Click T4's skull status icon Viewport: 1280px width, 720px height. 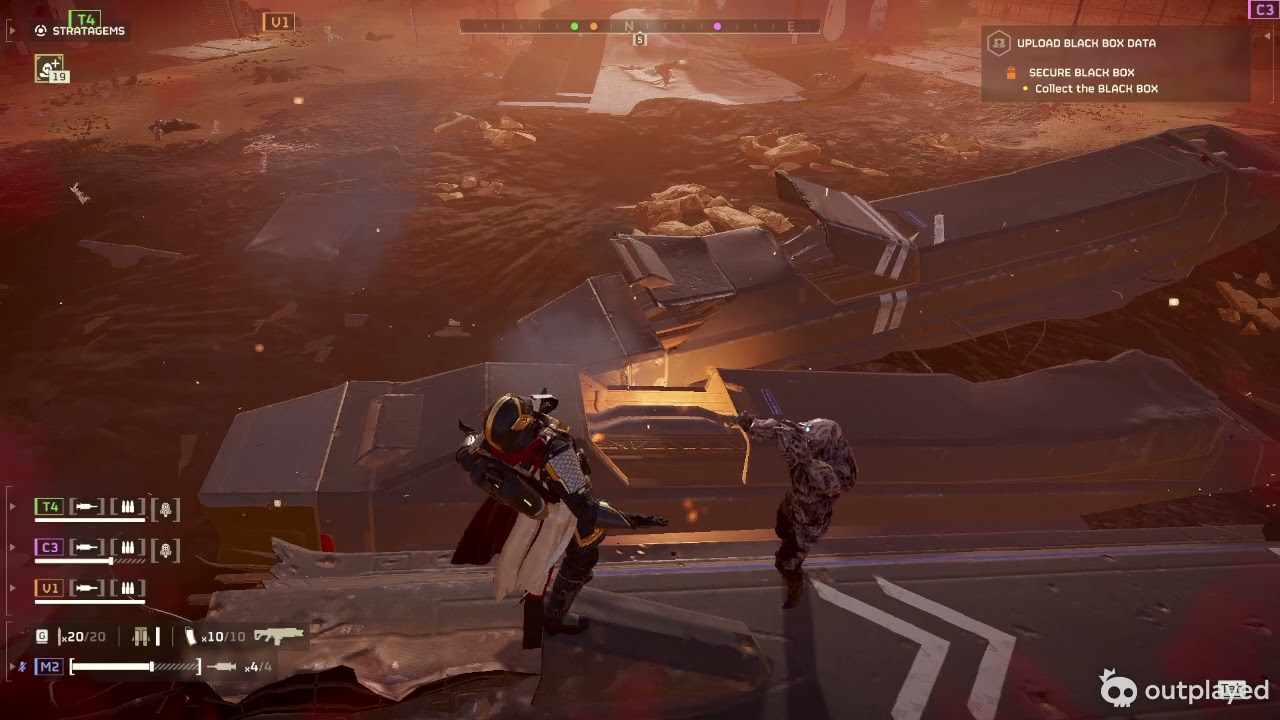pos(166,508)
